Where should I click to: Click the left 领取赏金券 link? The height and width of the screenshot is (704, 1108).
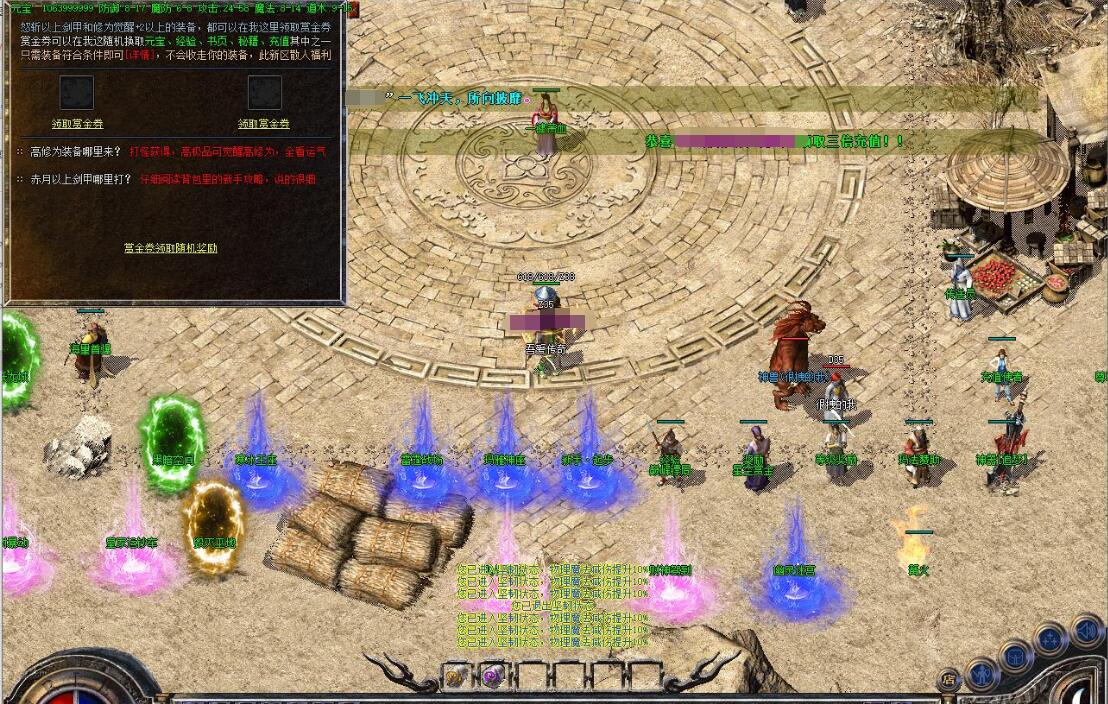click(77, 124)
